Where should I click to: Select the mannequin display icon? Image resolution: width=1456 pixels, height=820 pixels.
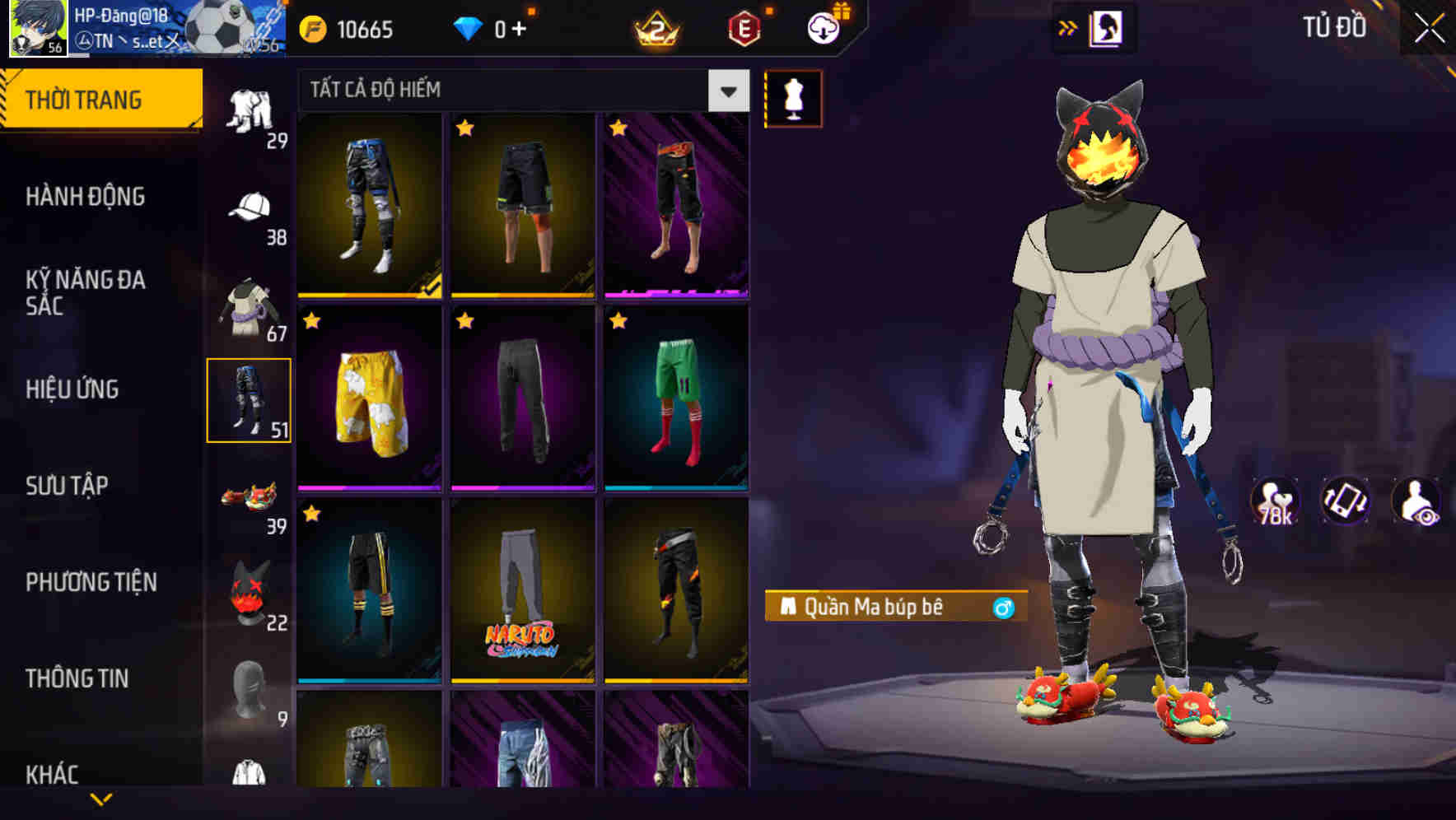793,97
